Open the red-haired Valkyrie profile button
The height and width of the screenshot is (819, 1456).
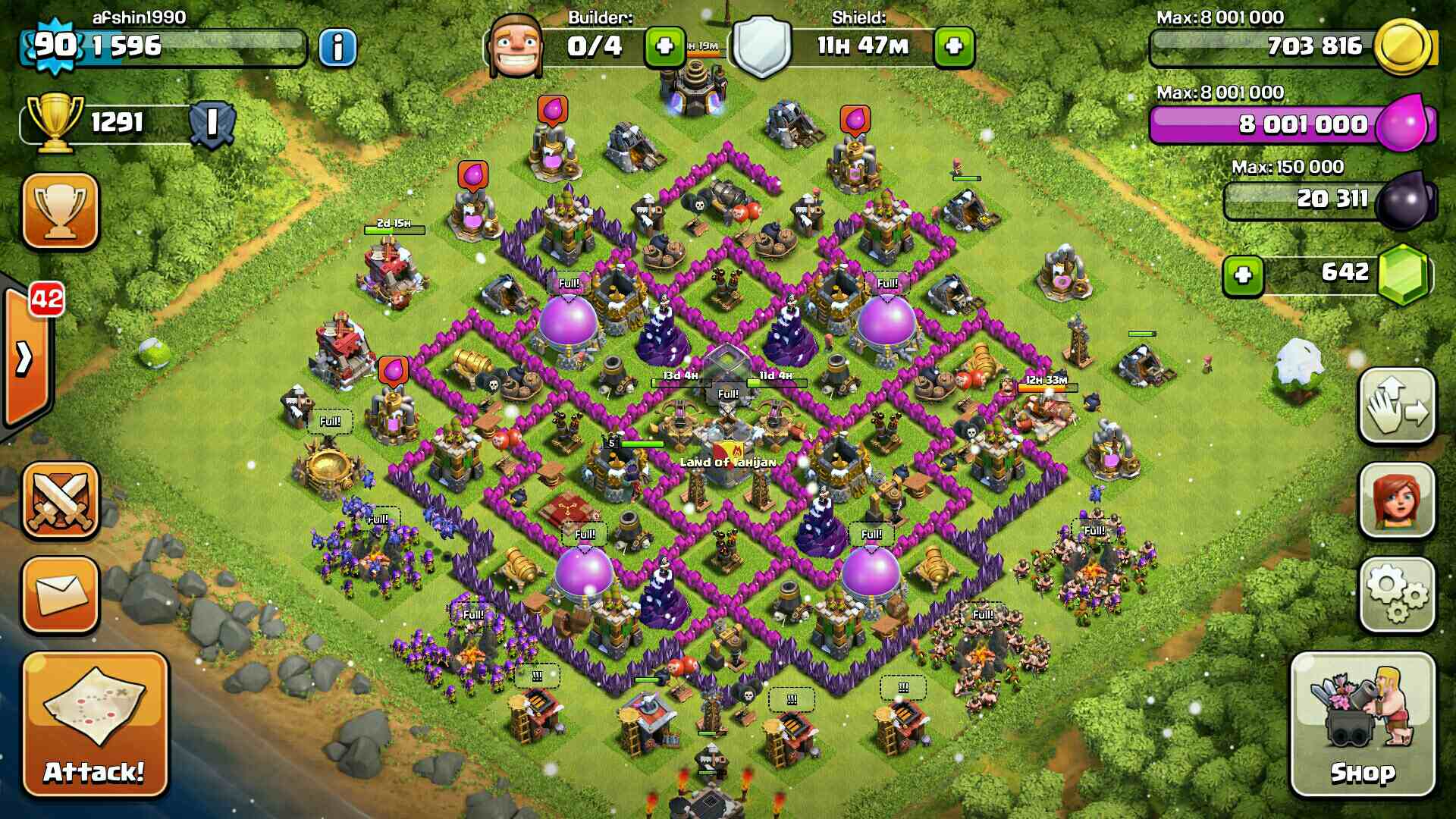(x=1397, y=500)
